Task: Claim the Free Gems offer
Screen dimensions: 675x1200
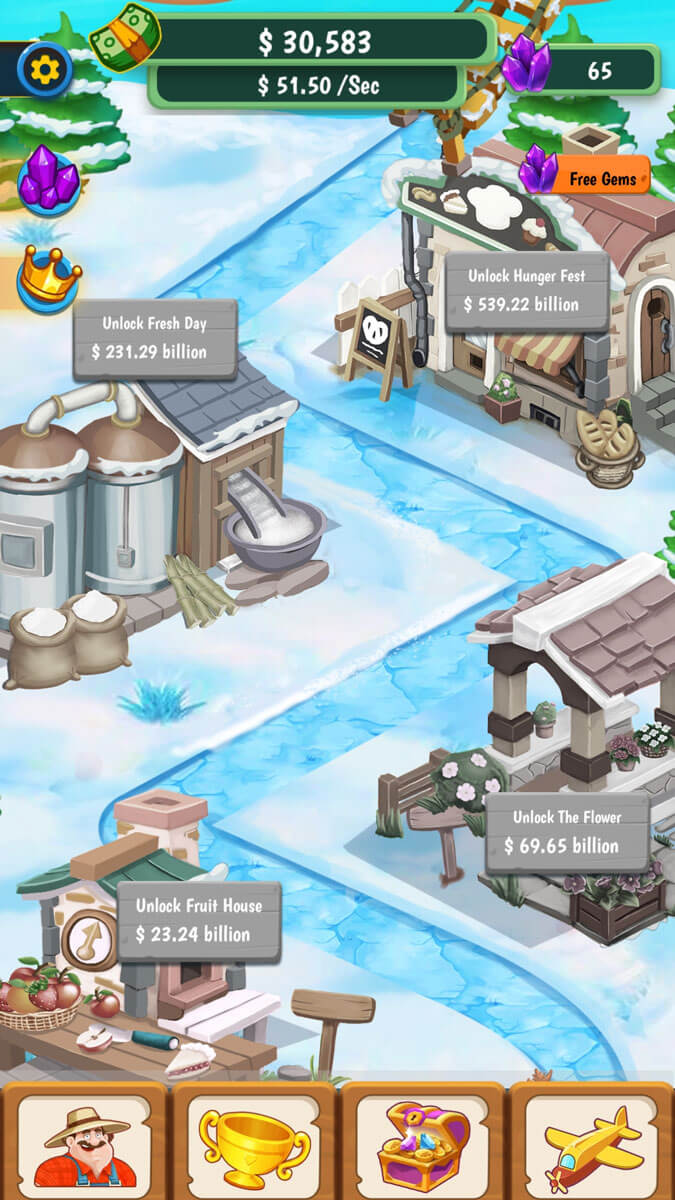Action: pyautogui.click(x=588, y=176)
